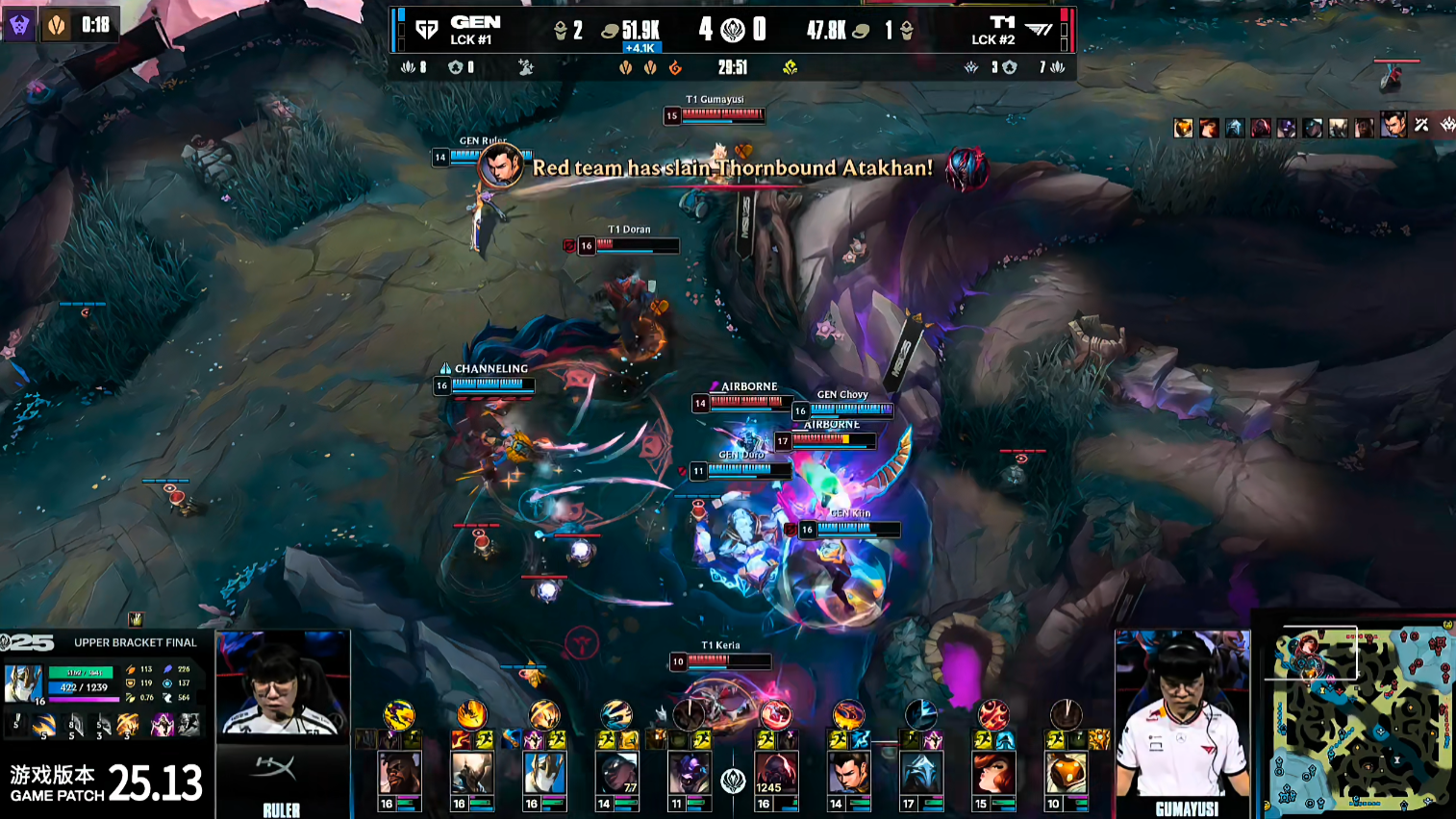Select Miss Fortune's ultimate icon above her portrait
The width and height of the screenshot is (1456, 819).
pos(993,714)
